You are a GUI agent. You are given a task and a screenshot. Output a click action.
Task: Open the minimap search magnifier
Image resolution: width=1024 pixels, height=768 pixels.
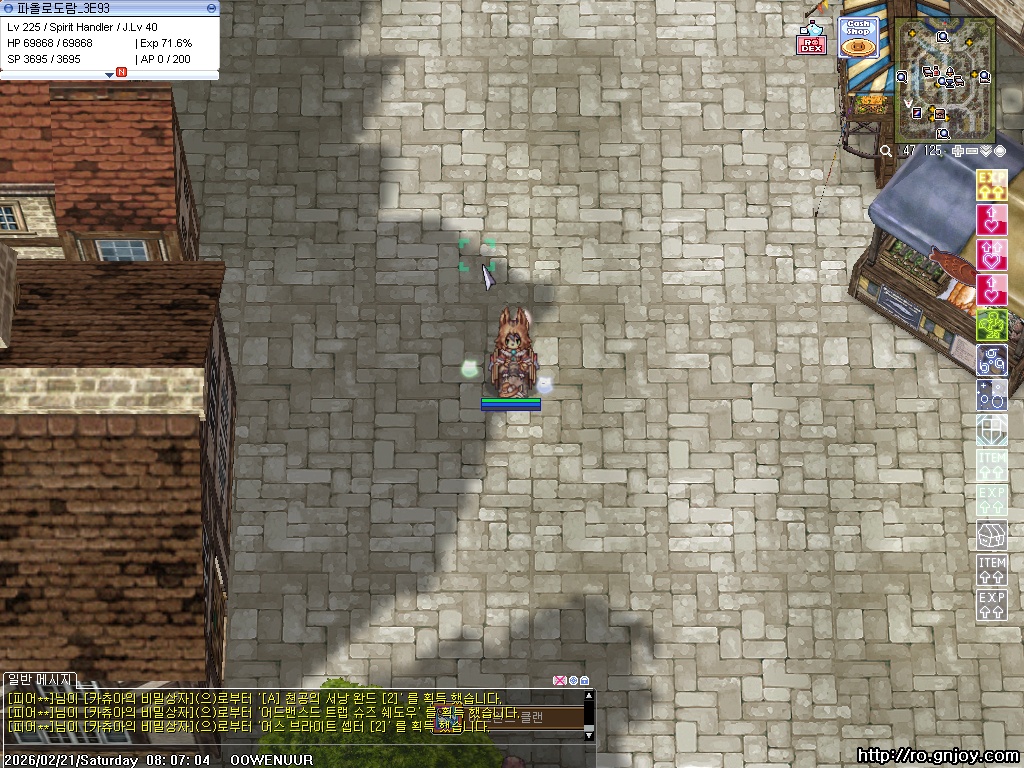[886, 151]
